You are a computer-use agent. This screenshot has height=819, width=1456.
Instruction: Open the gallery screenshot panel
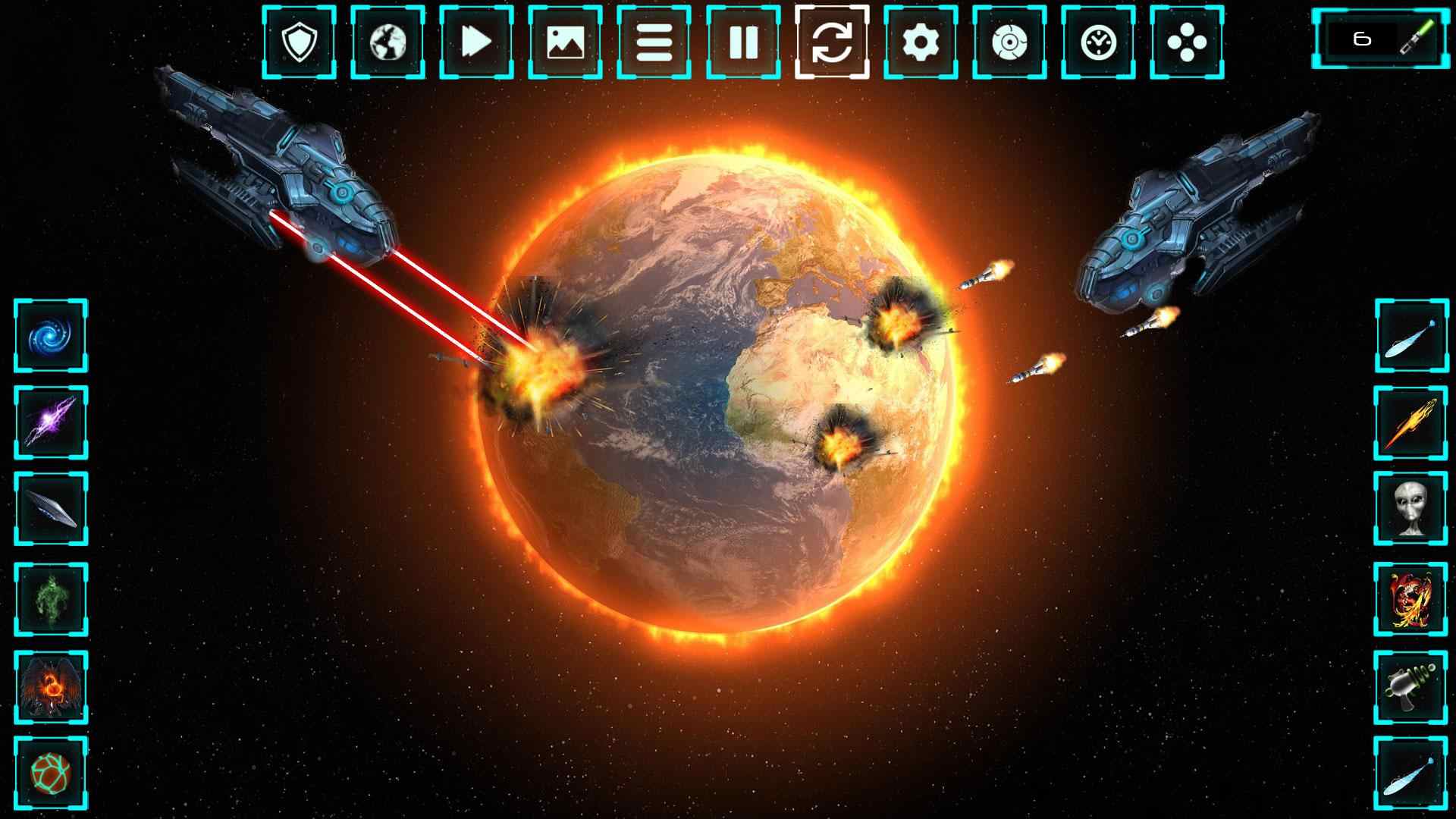pos(565,43)
